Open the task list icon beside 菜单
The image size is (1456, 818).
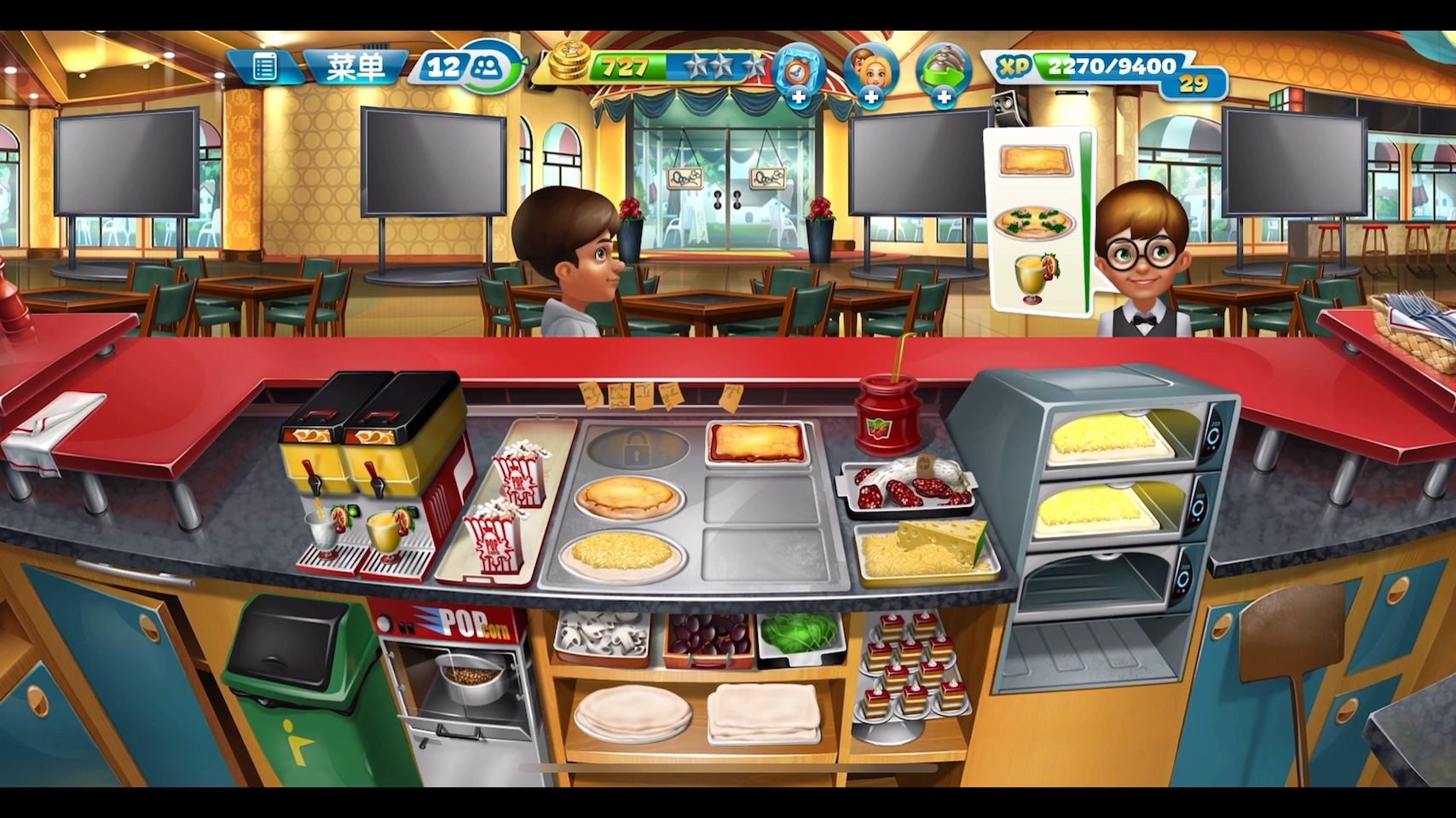pos(264,66)
